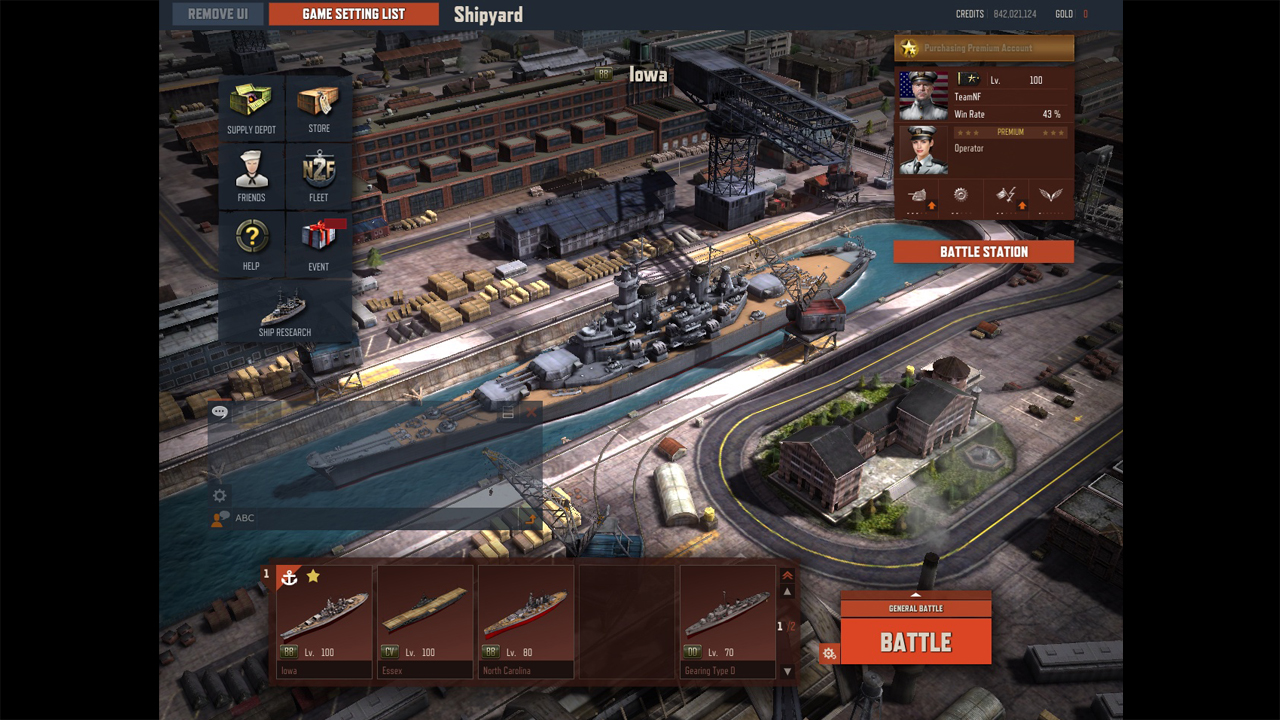
Task: Open the Store
Action: [x=319, y=107]
